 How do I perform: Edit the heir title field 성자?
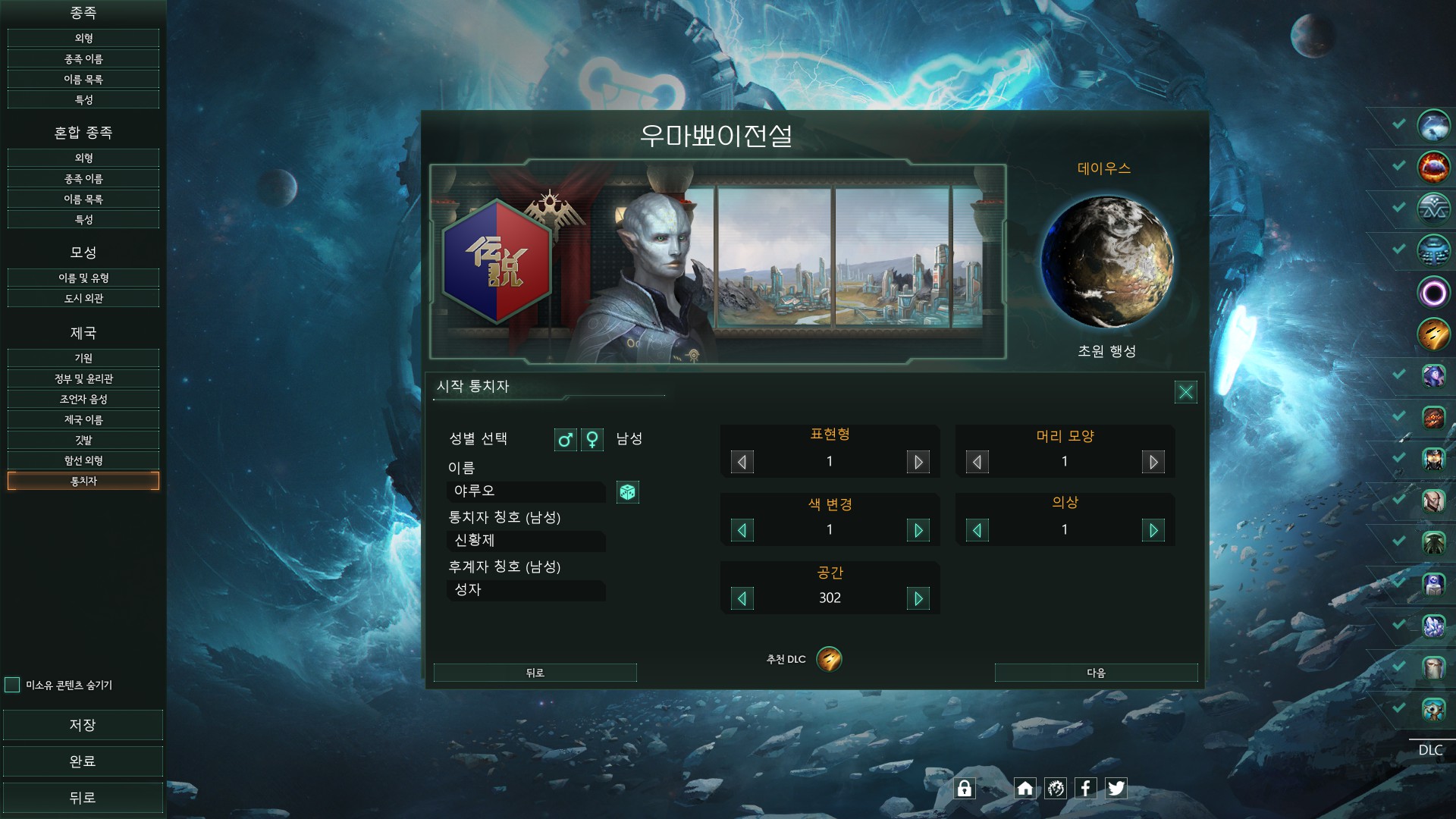point(526,590)
